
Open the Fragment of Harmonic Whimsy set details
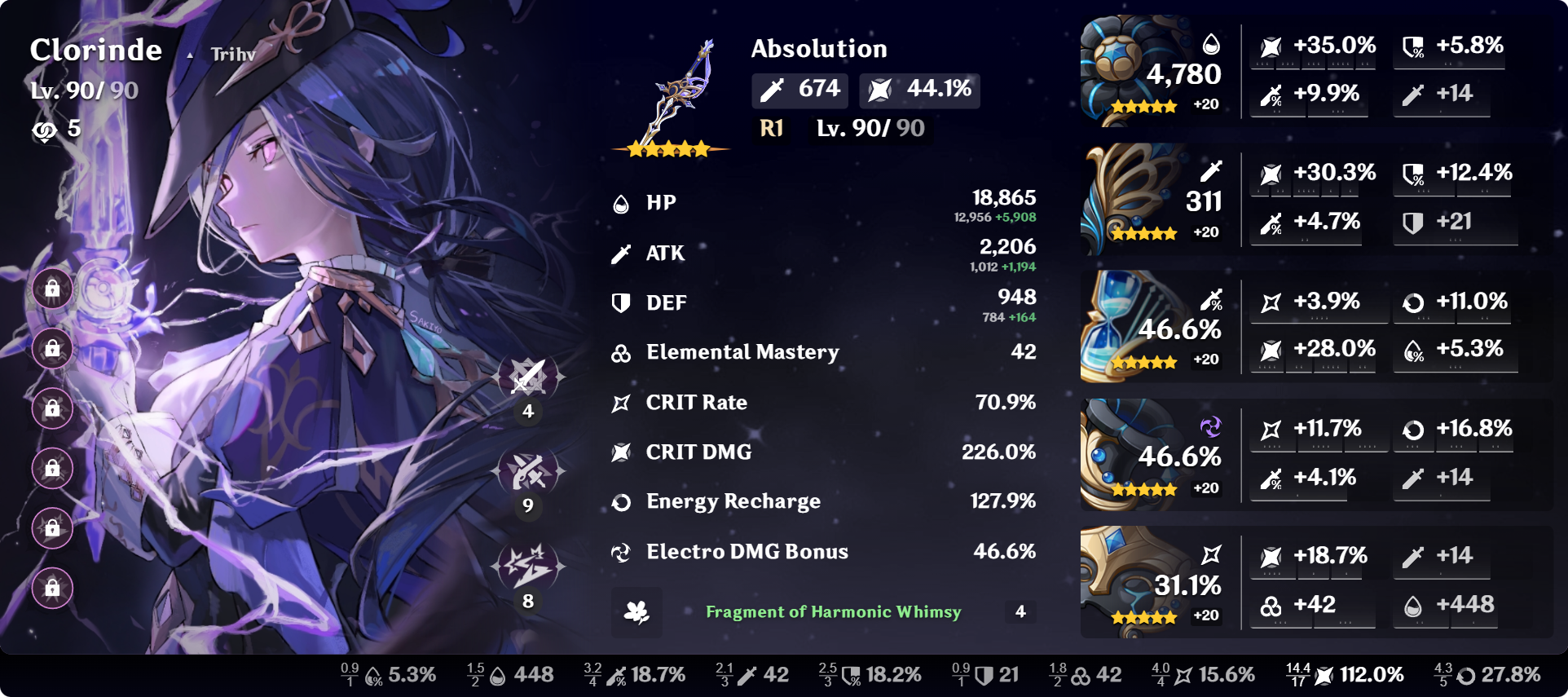pos(833,611)
